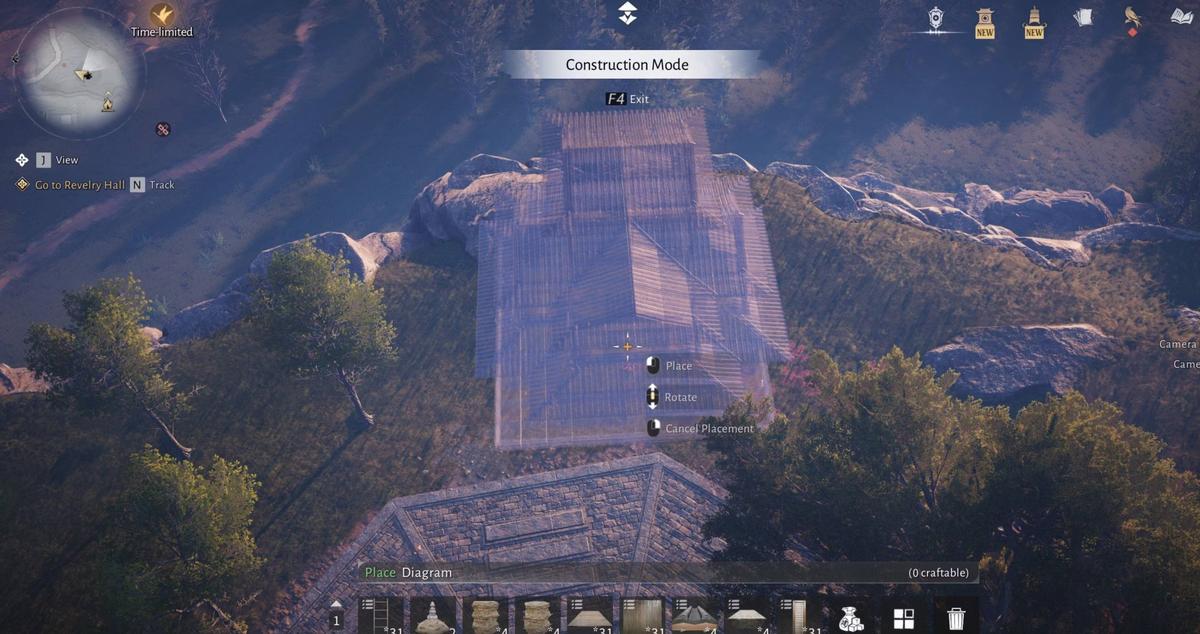1200x634 pixels.
Task: Open the lantern badge icon in the top bar
Action: coord(935,19)
